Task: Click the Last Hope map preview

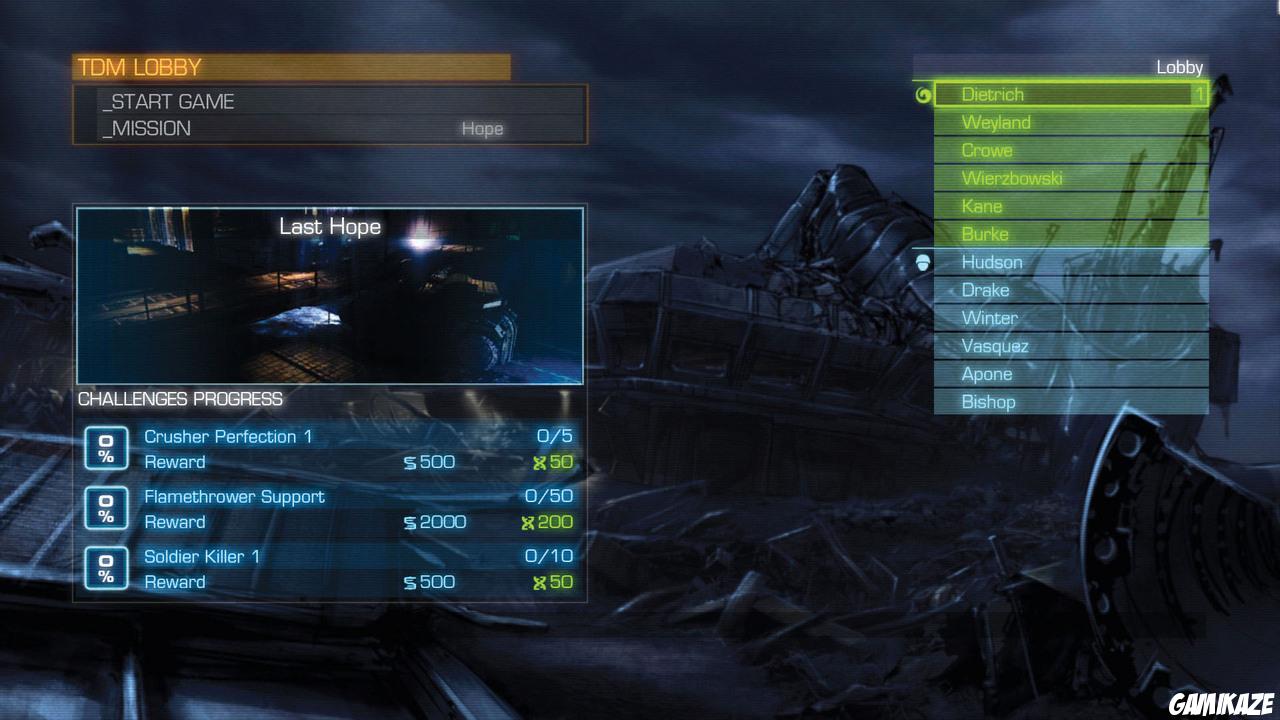Action: coord(329,295)
